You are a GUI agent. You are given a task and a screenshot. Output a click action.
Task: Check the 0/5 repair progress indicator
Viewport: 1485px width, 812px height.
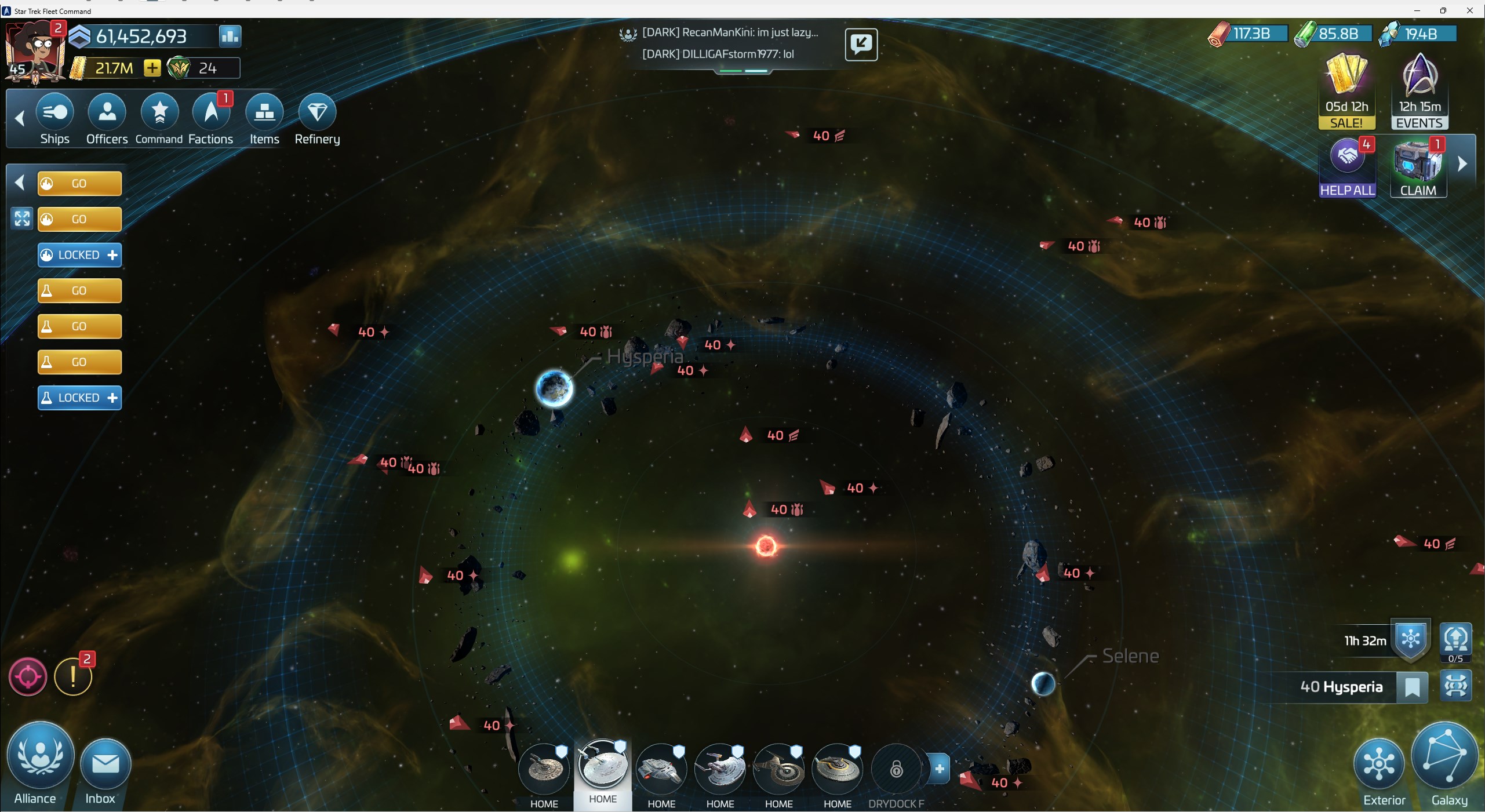click(1456, 642)
